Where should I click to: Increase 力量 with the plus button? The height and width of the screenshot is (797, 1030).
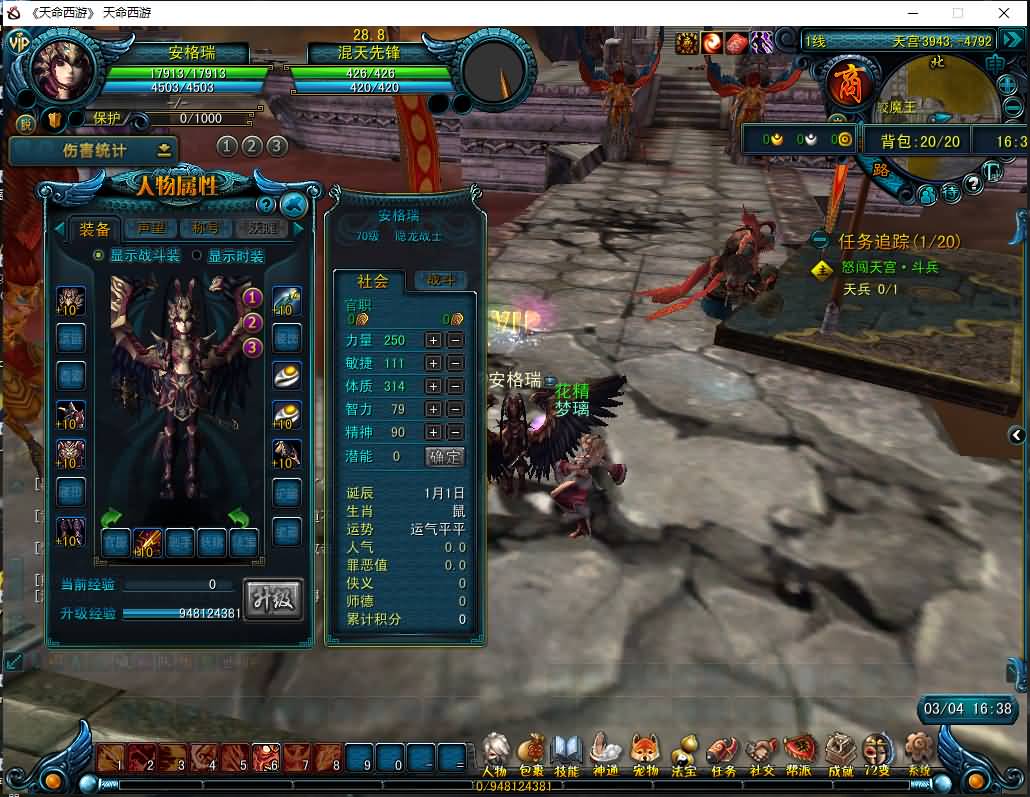[x=433, y=340]
